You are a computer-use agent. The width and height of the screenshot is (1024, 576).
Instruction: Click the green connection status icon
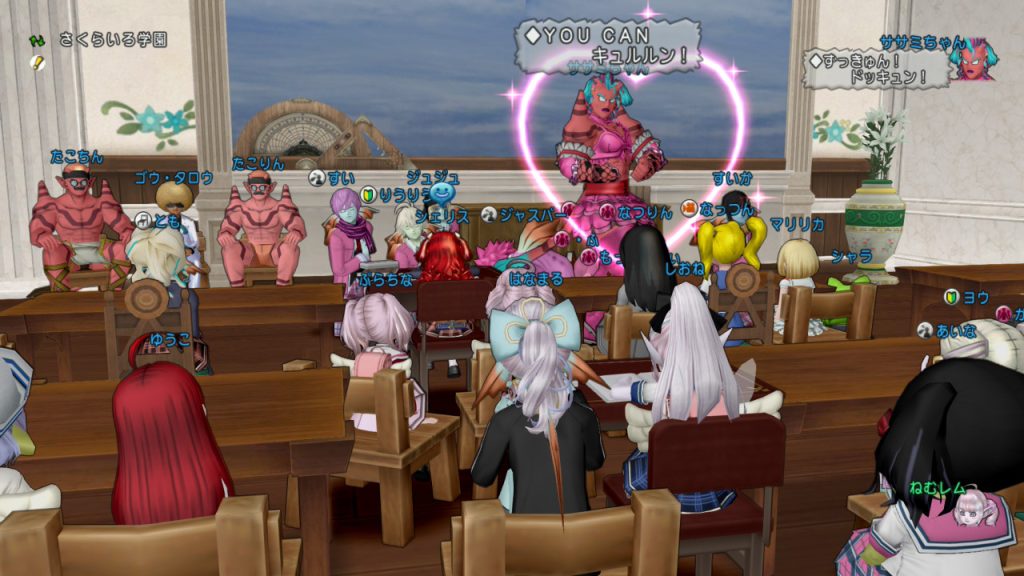pos(38,41)
